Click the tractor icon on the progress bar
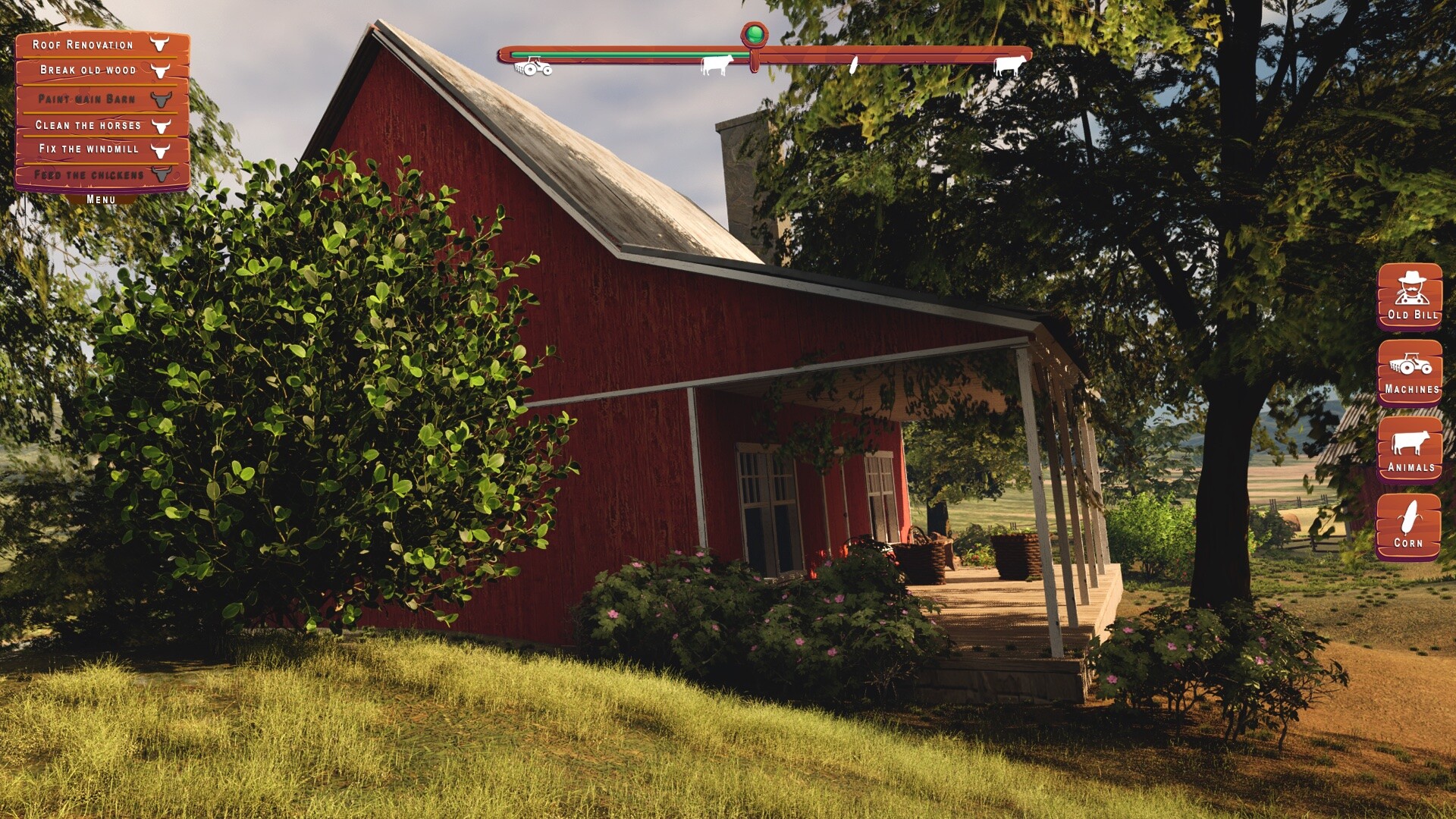The image size is (1456, 819). 533,64
